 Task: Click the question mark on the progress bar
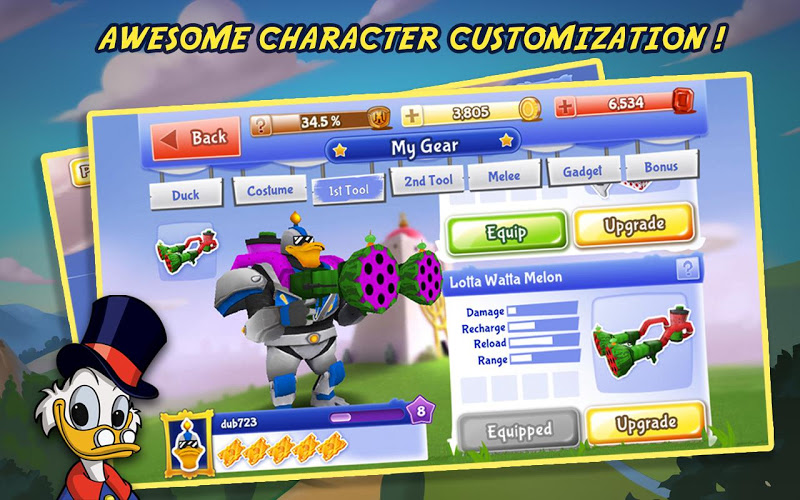[x=261, y=125]
